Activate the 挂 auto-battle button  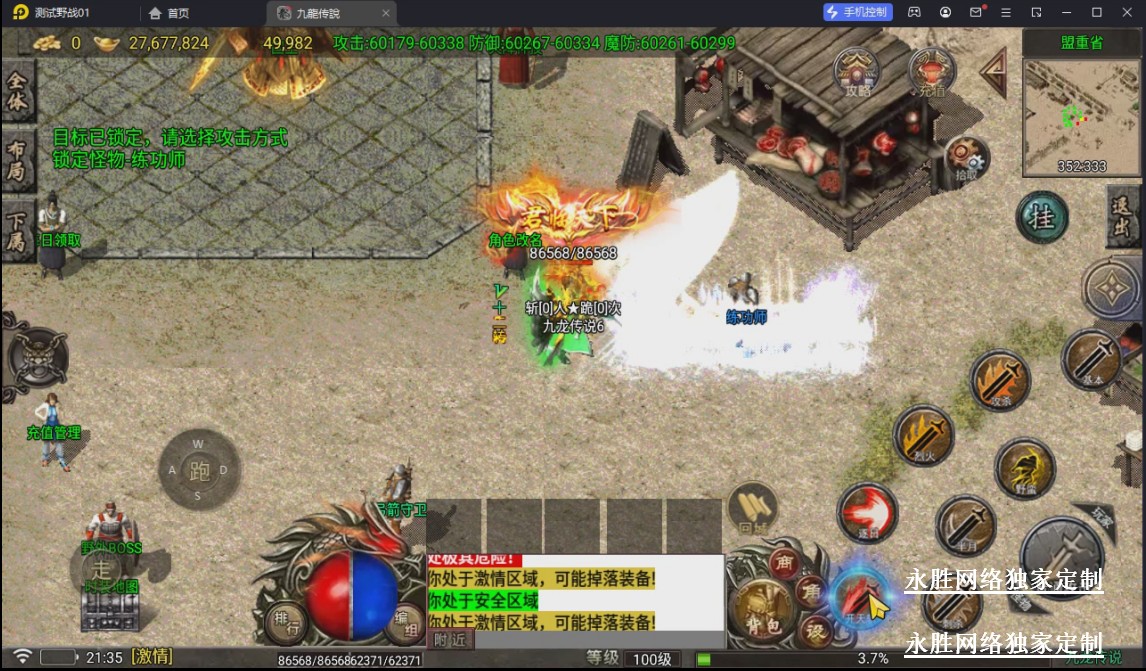[x=1042, y=217]
